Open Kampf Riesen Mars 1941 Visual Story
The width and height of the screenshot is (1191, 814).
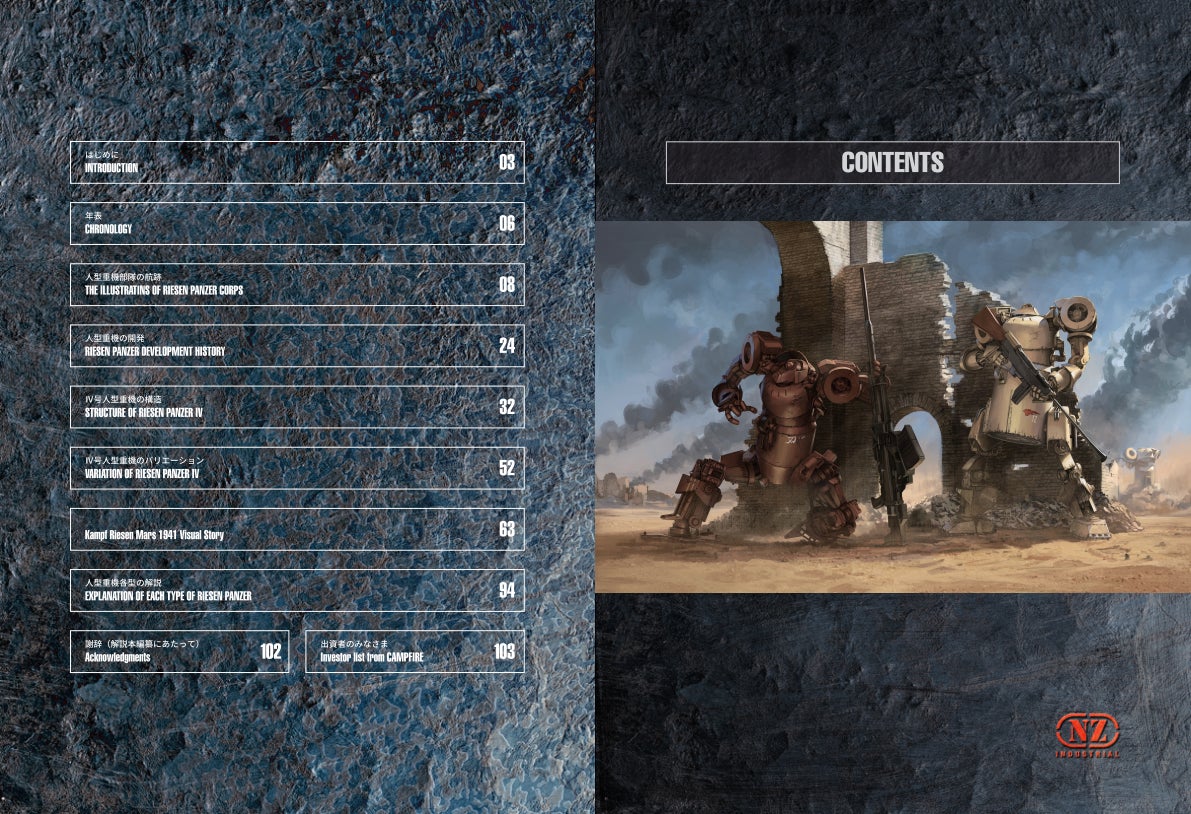coord(297,529)
